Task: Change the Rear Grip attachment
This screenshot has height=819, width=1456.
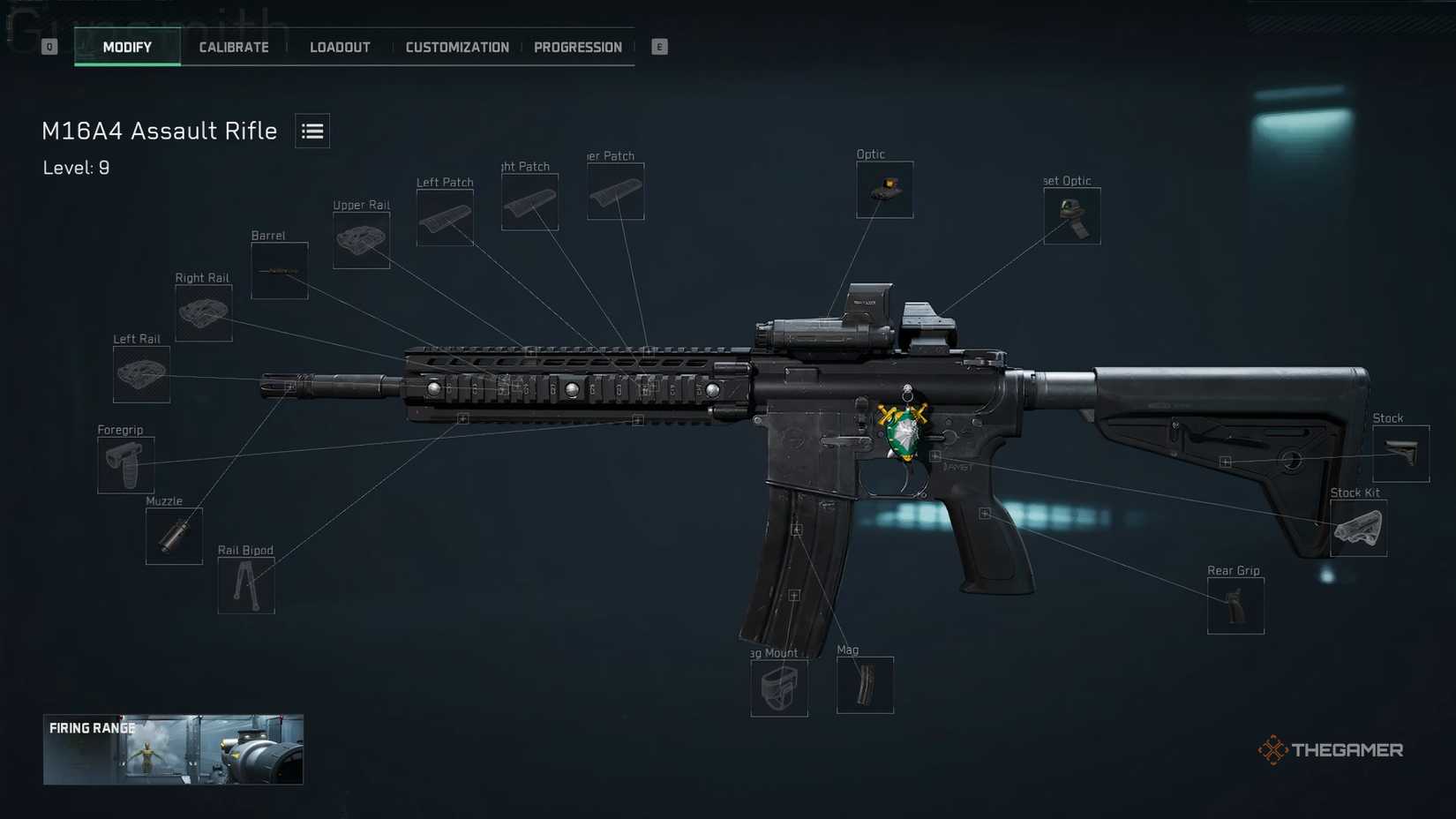Action: pos(1235,606)
